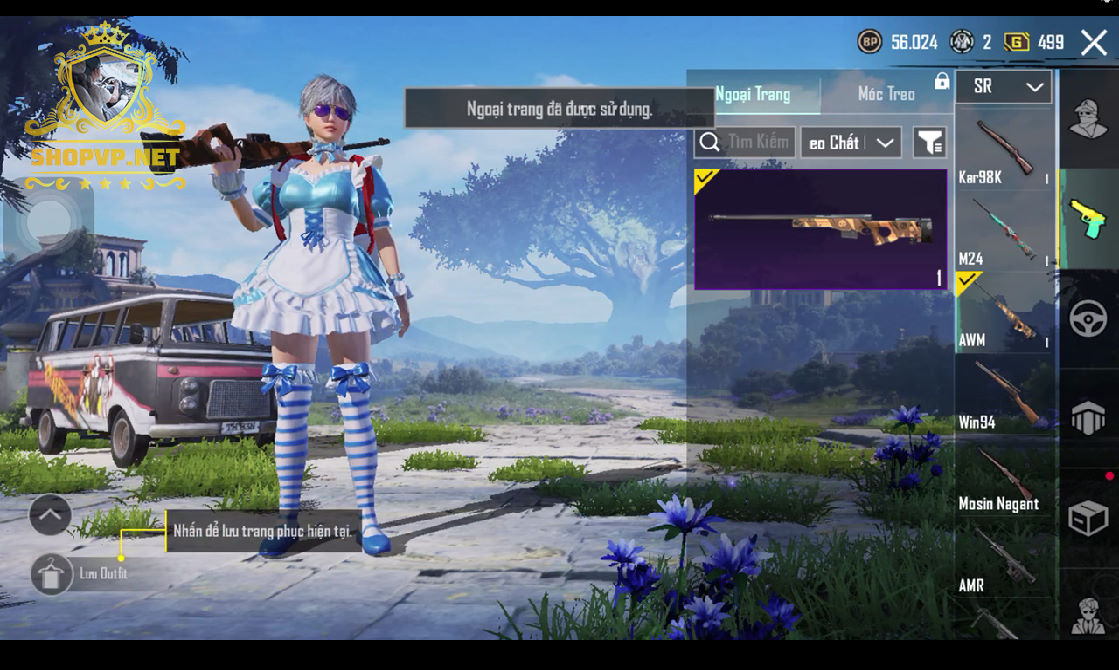Screen dimensions: 1119x670
Task: Open the Móc Treo tab
Action: coord(886,94)
